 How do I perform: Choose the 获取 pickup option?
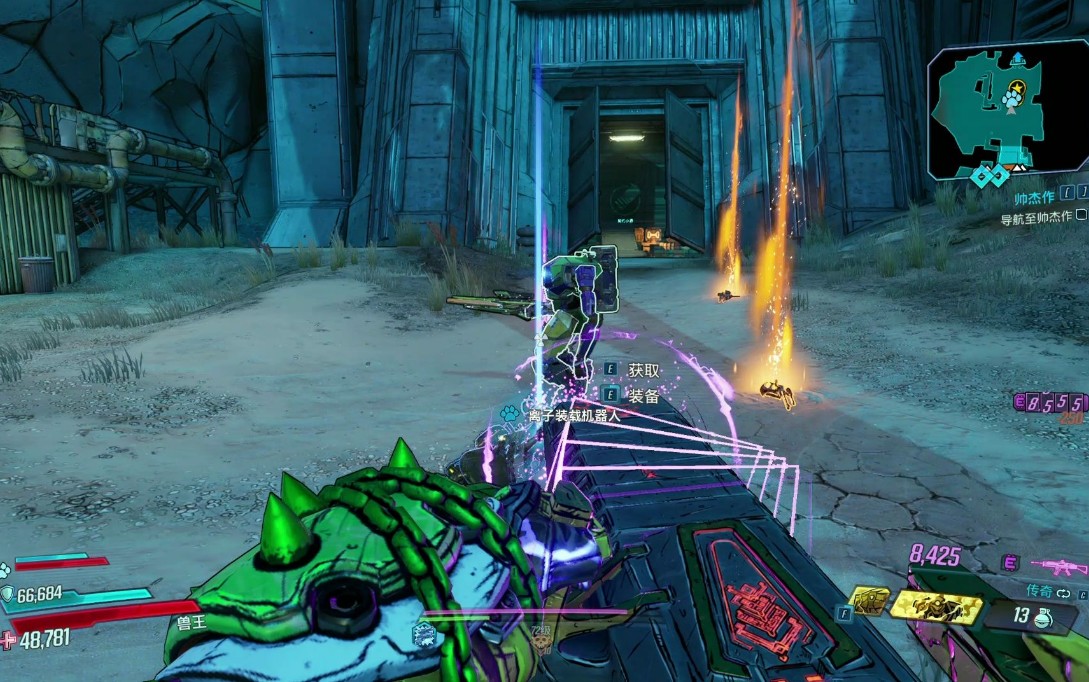[x=644, y=370]
